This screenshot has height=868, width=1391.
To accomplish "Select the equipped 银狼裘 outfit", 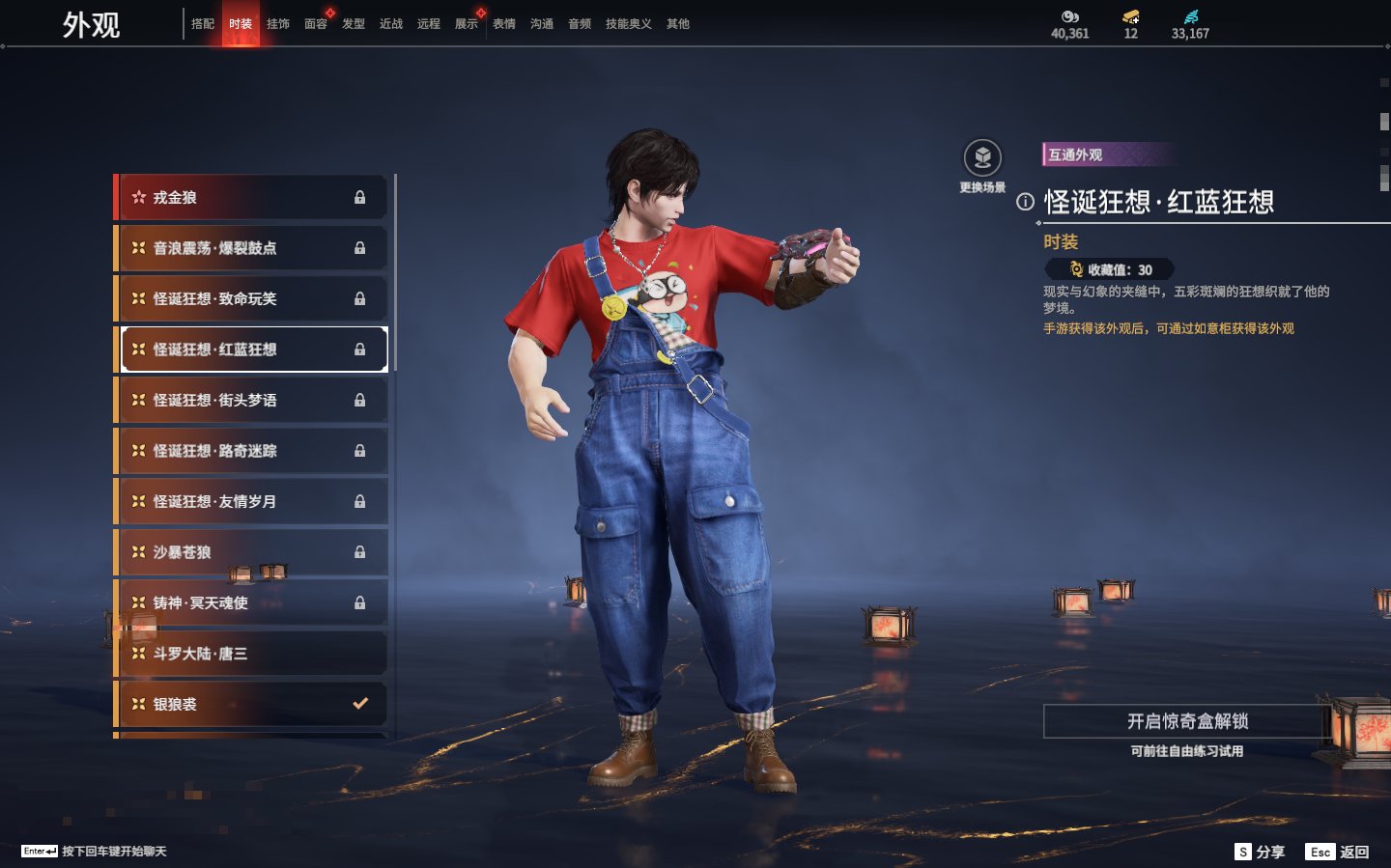I will (251, 704).
